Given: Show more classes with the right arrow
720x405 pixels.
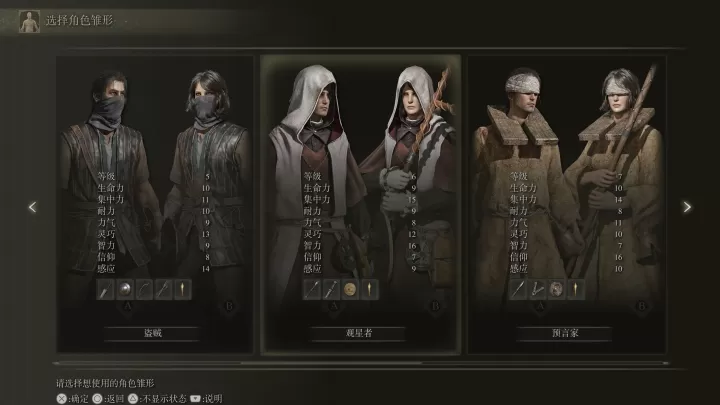Looking at the screenshot, I should (x=686, y=207).
